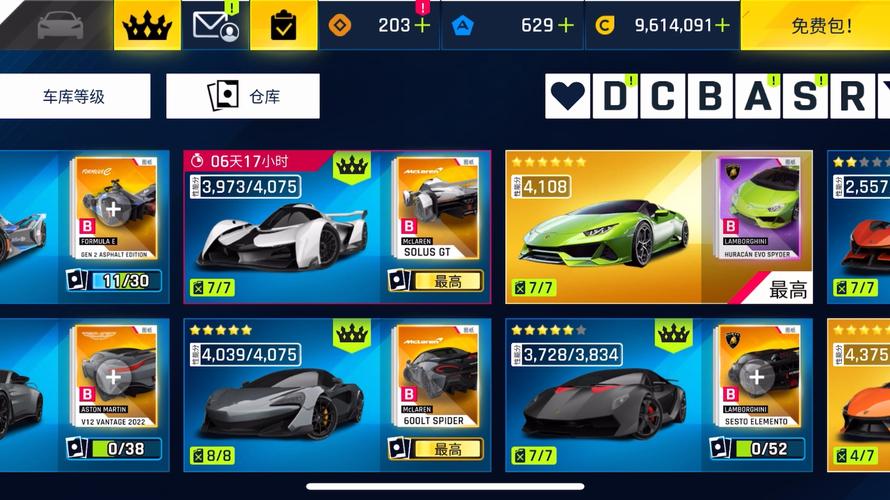Open the 仓库 card inventory
Viewport: 890px width, 500px height.
[243, 97]
